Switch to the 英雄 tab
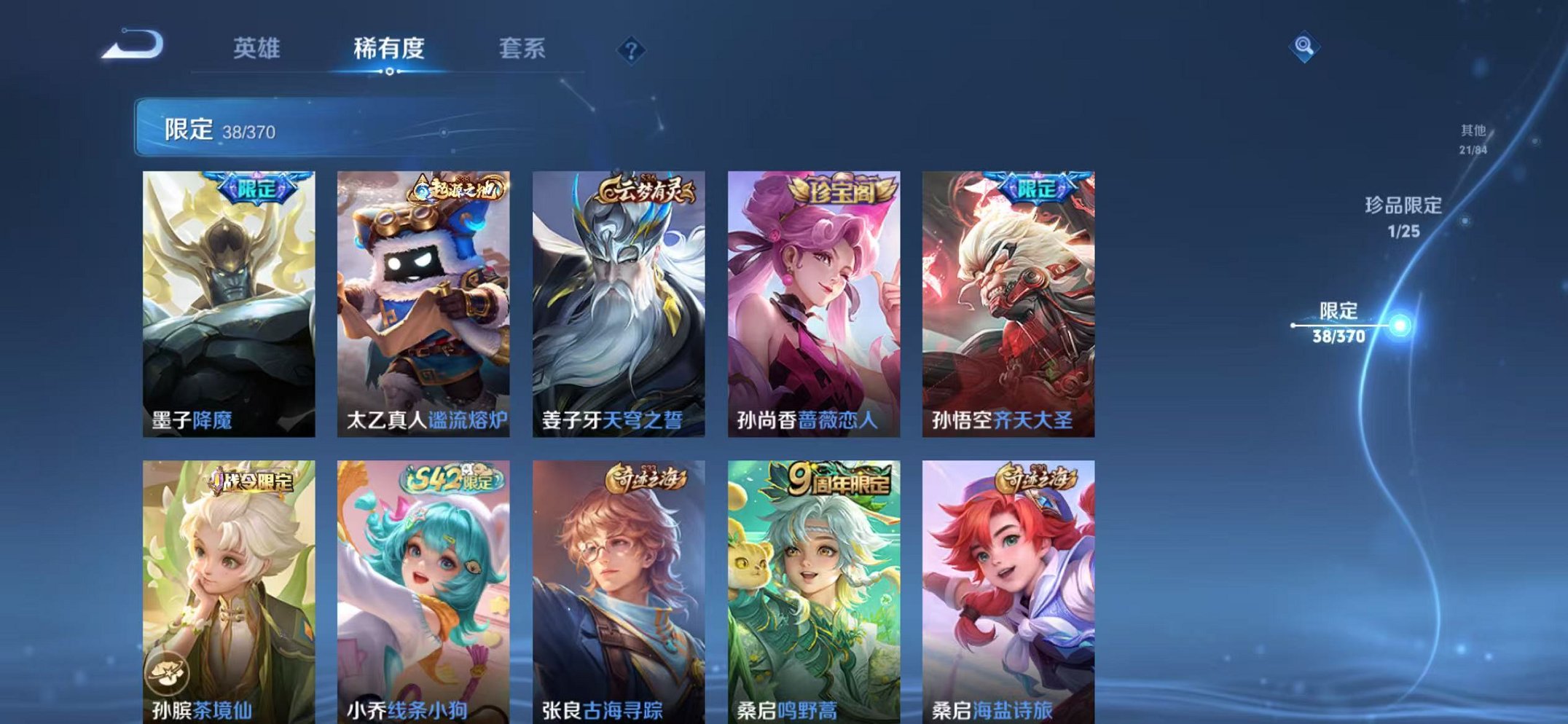The height and width of the screenshot is (724, 1568). coord(258,48)
